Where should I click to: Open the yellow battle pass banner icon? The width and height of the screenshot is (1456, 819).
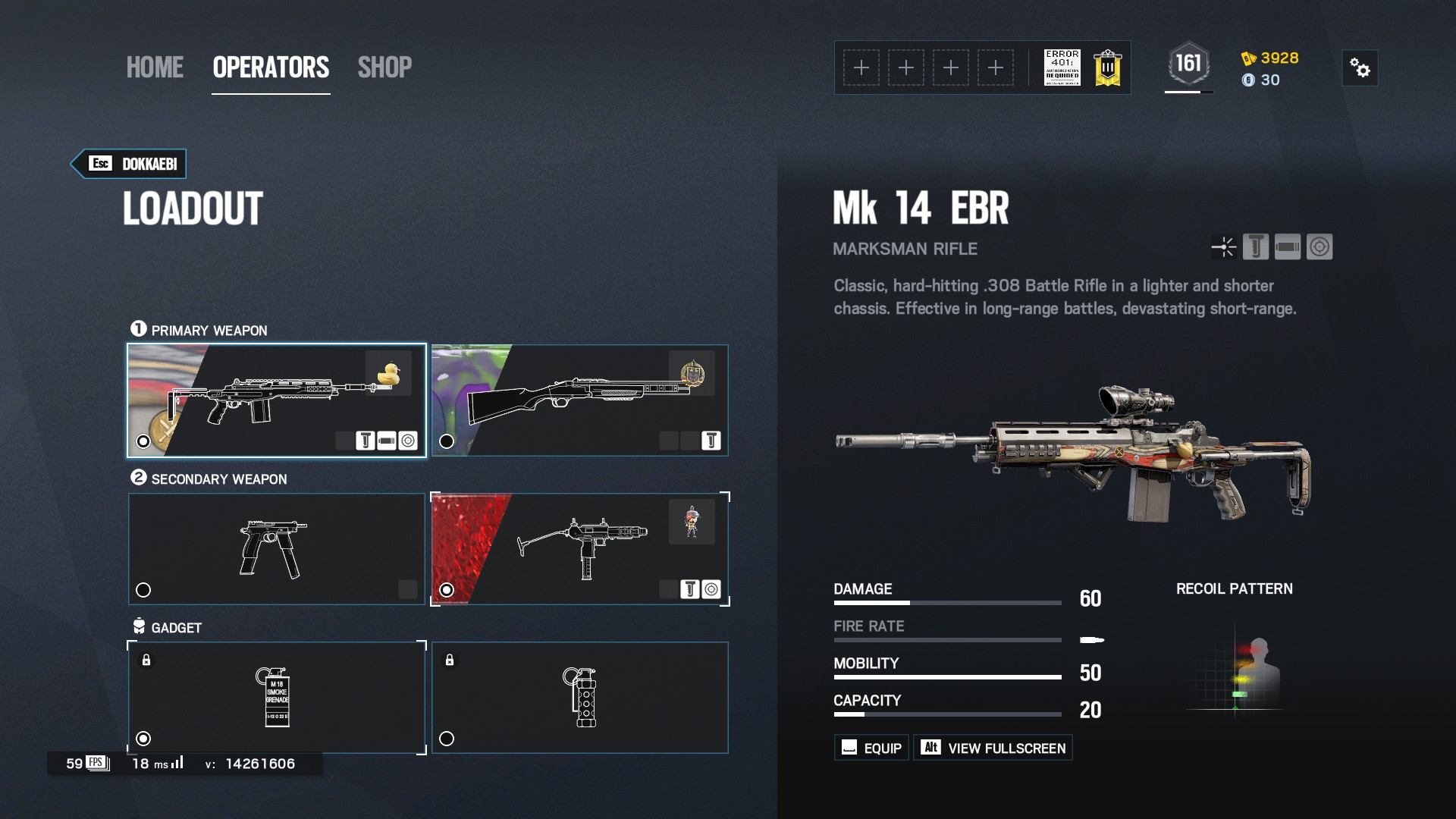(x=1107, y=67)
